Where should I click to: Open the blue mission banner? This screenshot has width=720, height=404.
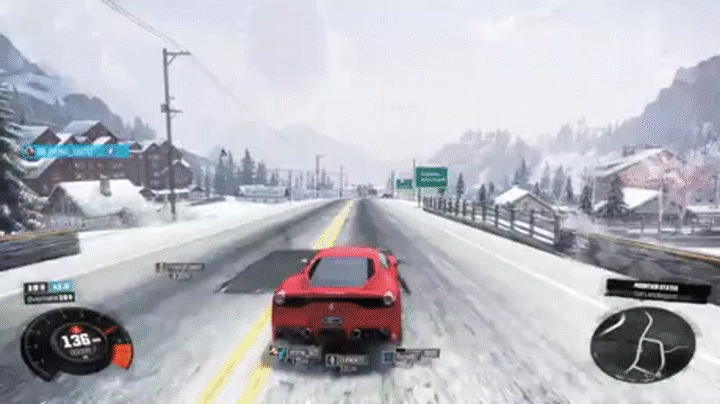(x=78, y=151)
